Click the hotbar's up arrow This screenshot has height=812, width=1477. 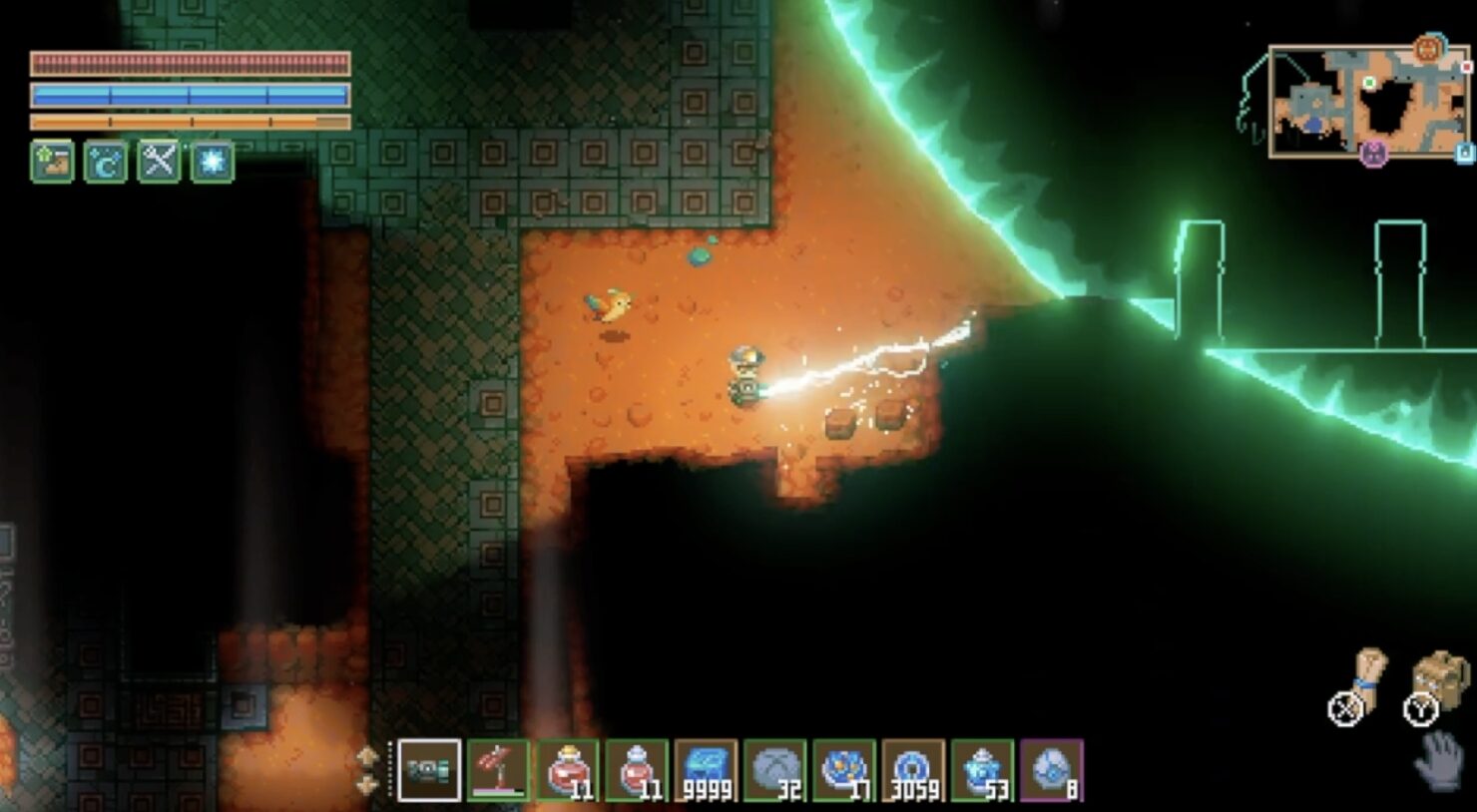click(x=367, y=757)
